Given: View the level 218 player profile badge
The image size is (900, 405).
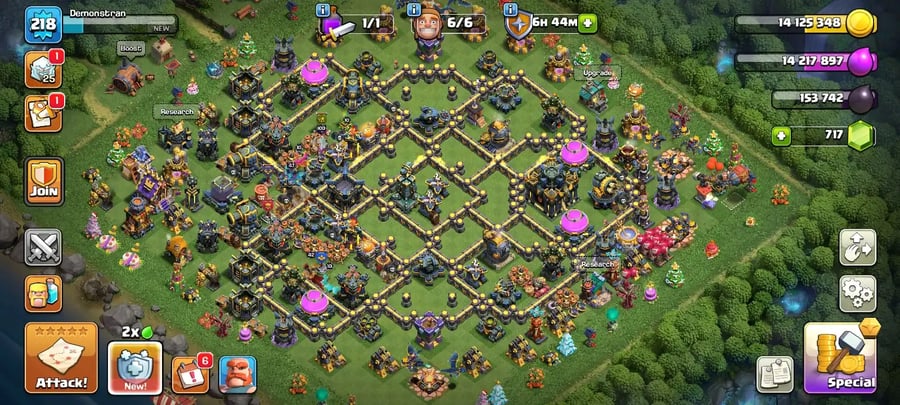Looking at the screenshot, I should 43,22.
